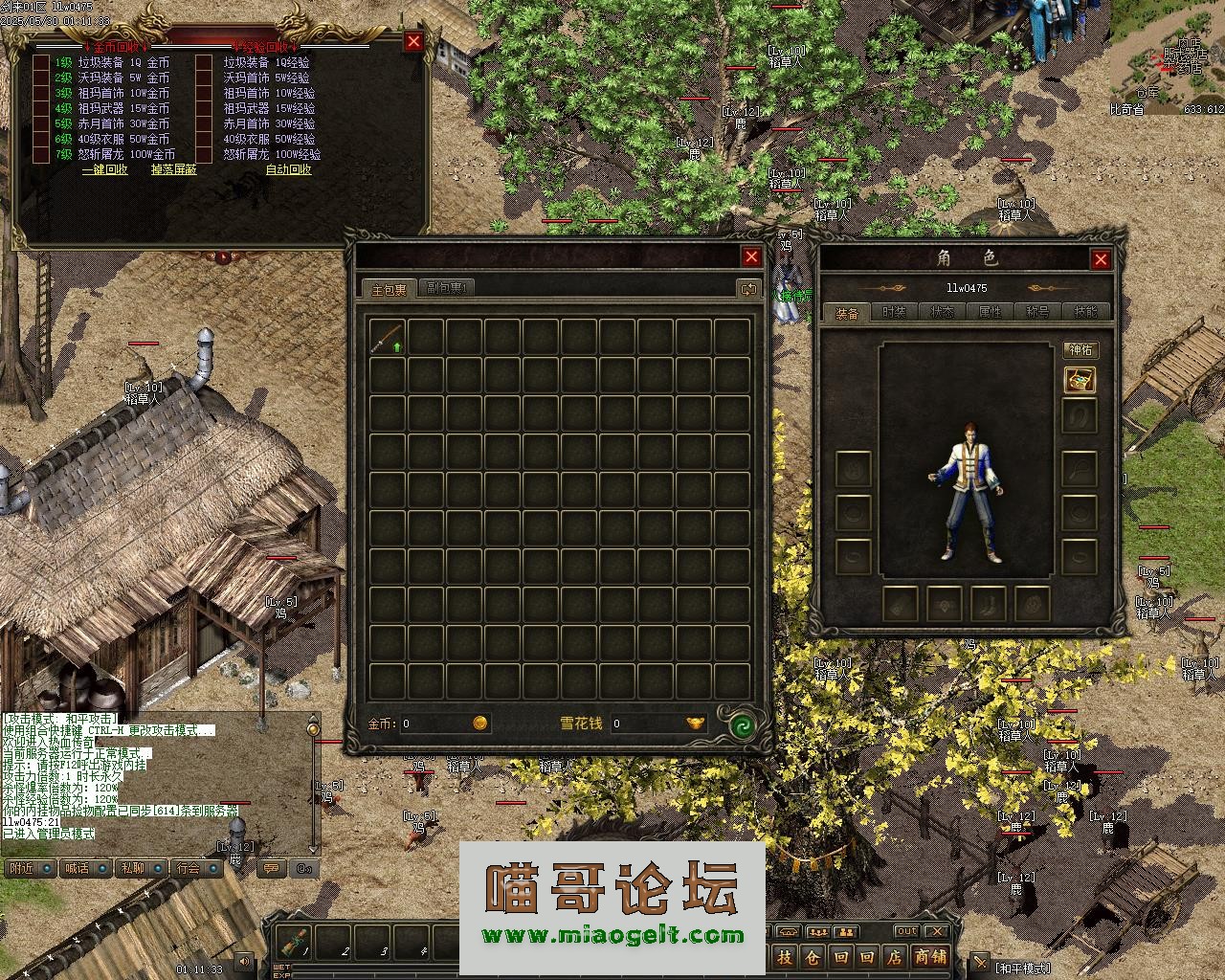Open the 称号 title tab
The width and height of the screenshot is (1225, 980).
[x=1037, y=312]
